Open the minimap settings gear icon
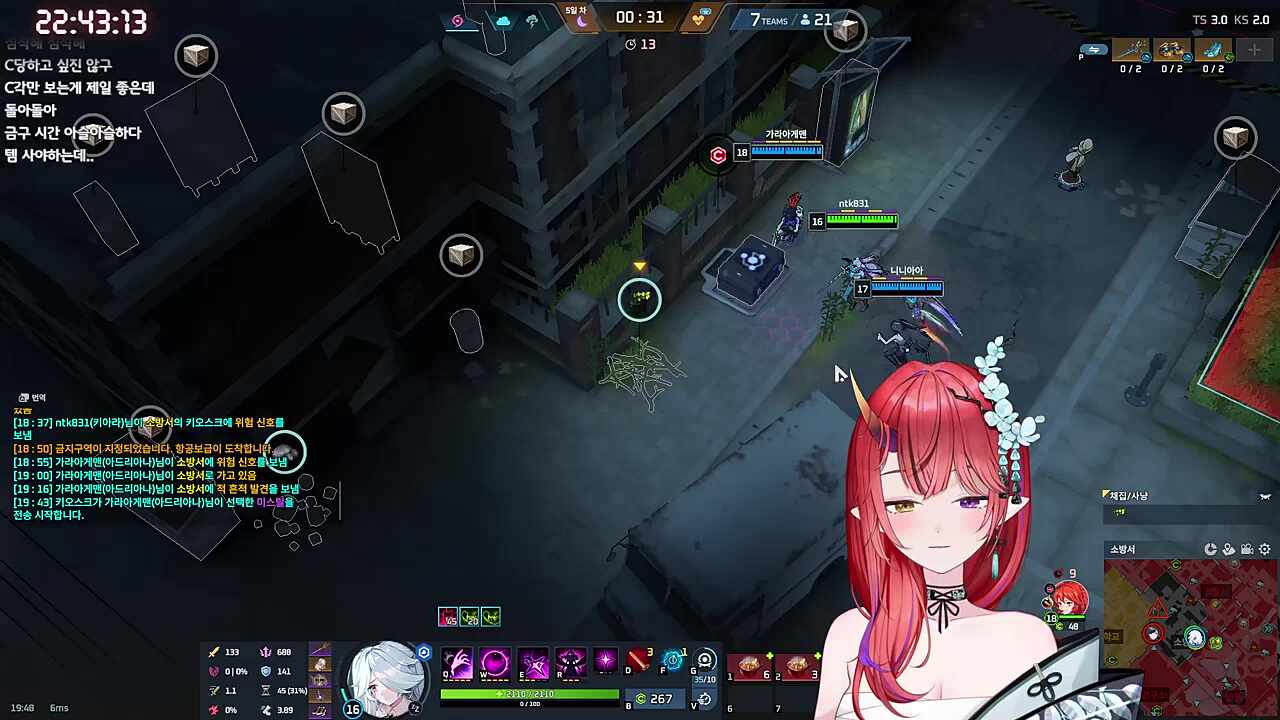This screenshot has width=1280, height=720. click(1264, 549)
